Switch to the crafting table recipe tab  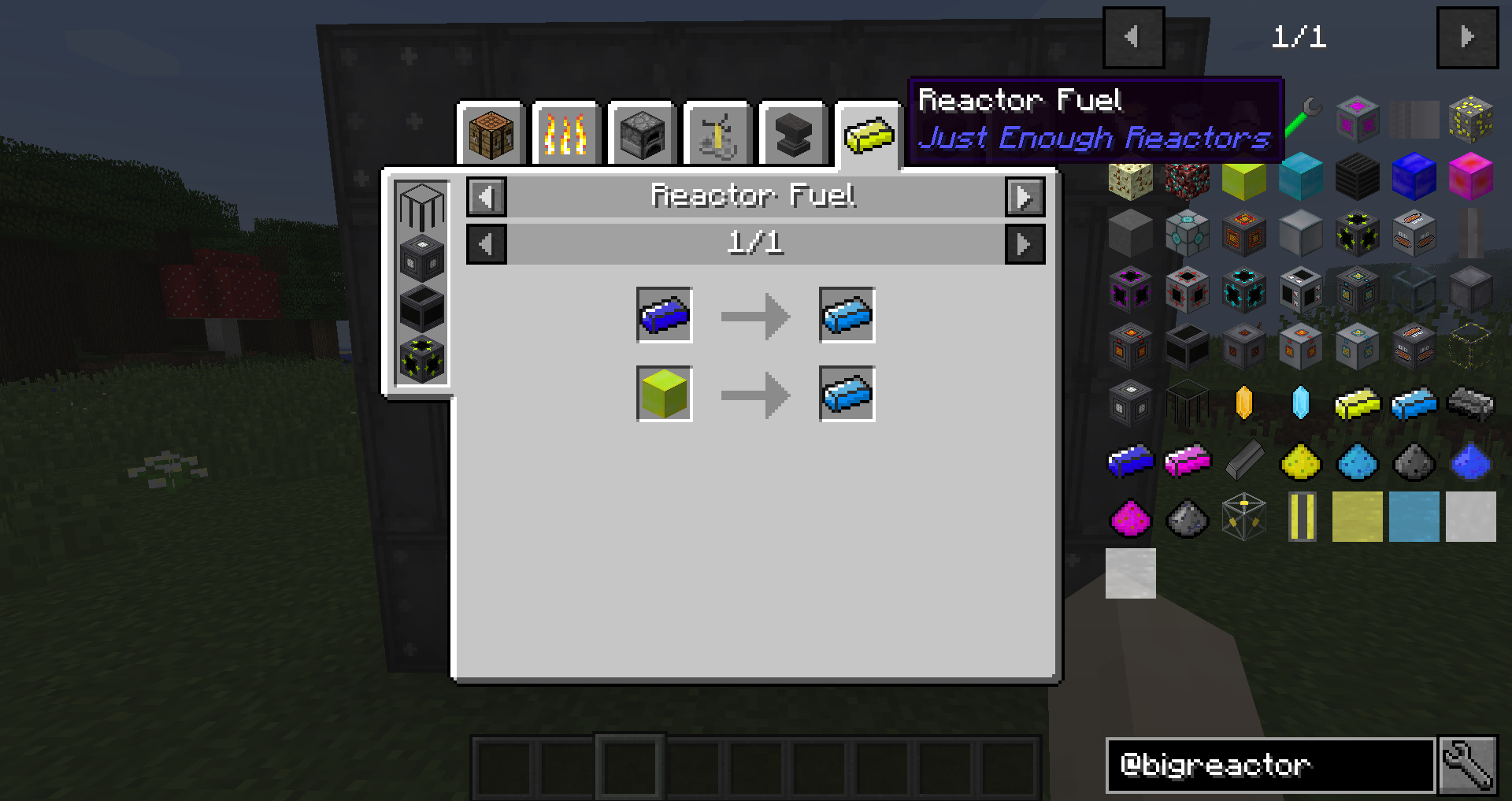point(490,135)
